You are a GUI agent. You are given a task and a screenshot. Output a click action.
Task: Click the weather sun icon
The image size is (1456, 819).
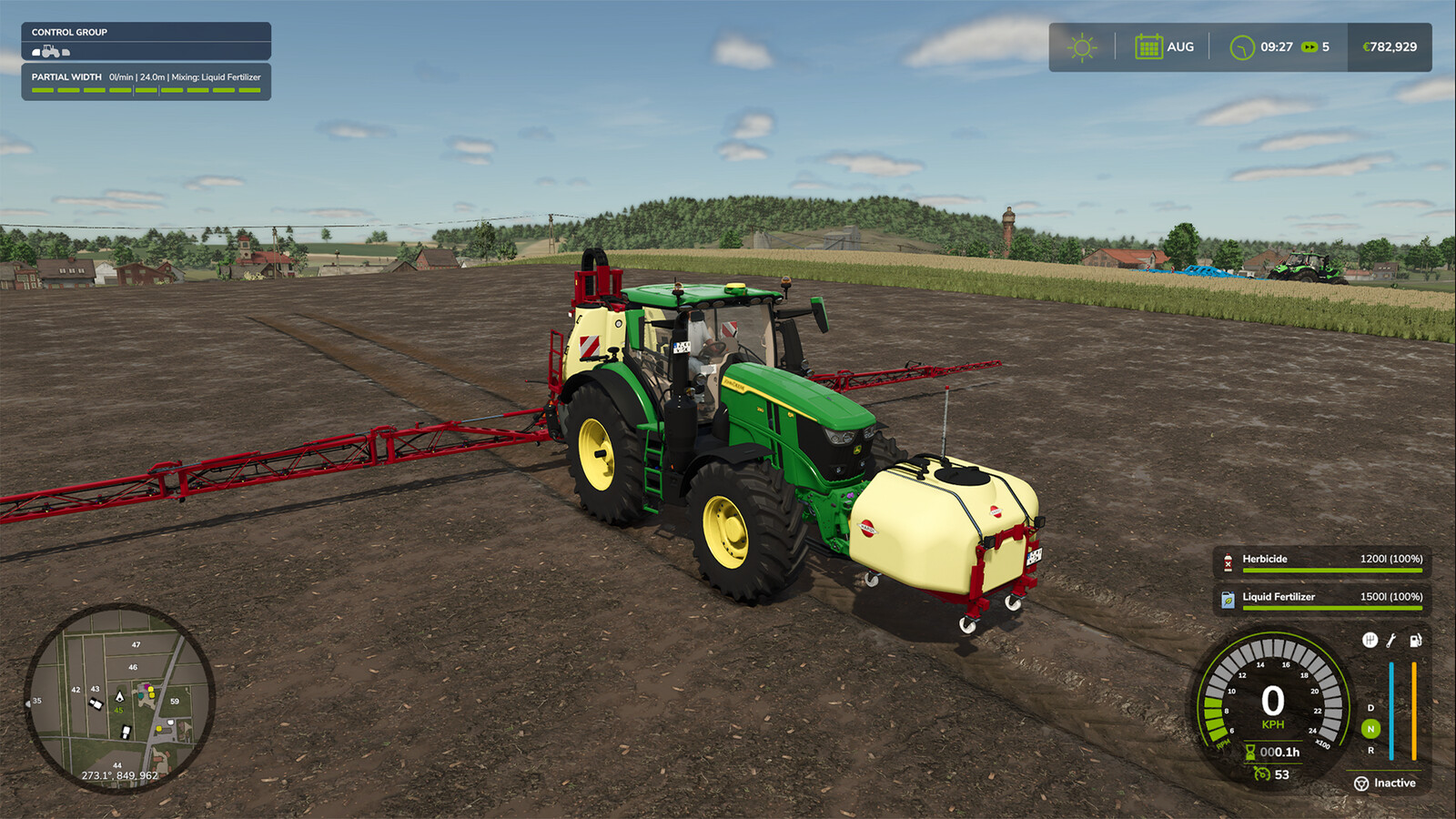[1081, 45]
